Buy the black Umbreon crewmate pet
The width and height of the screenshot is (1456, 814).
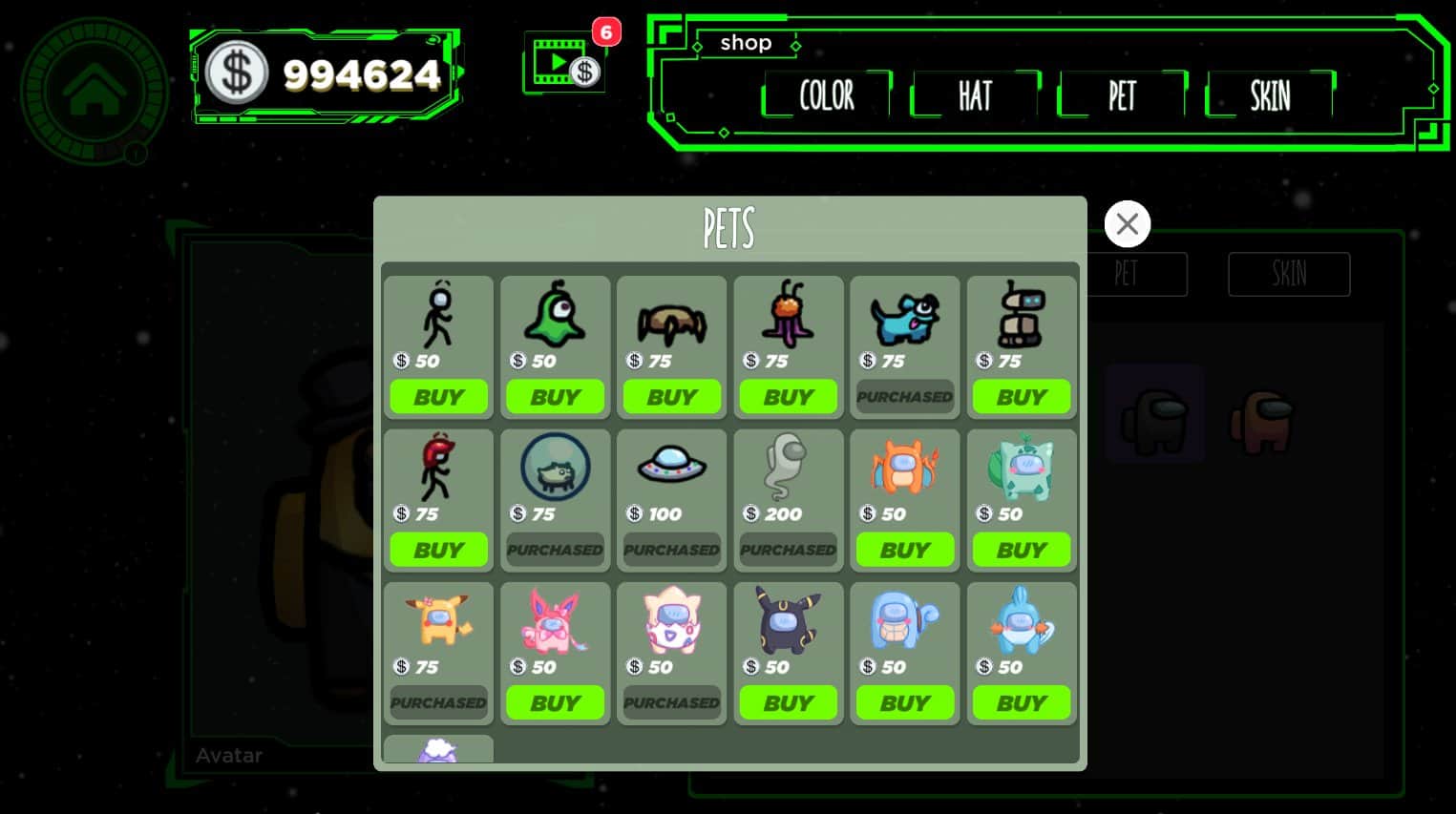pyautogui.click(x=789, y=703)
